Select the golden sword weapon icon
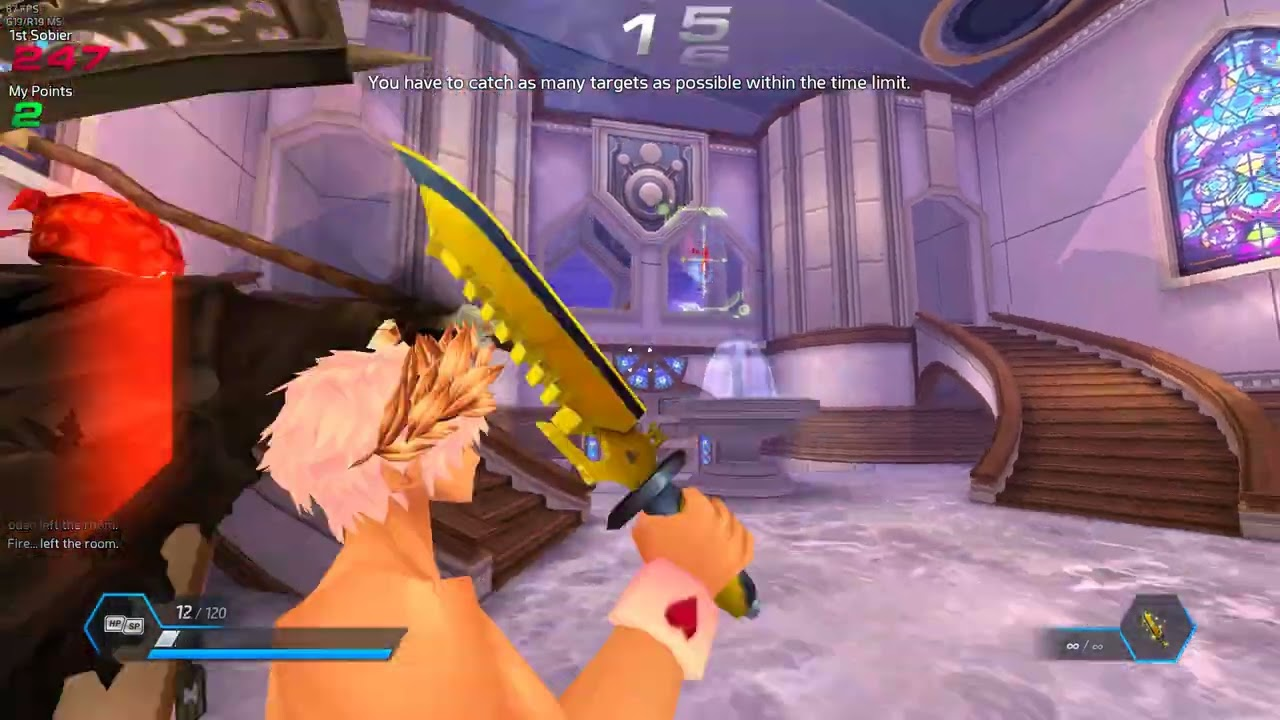 [1159, 629]
